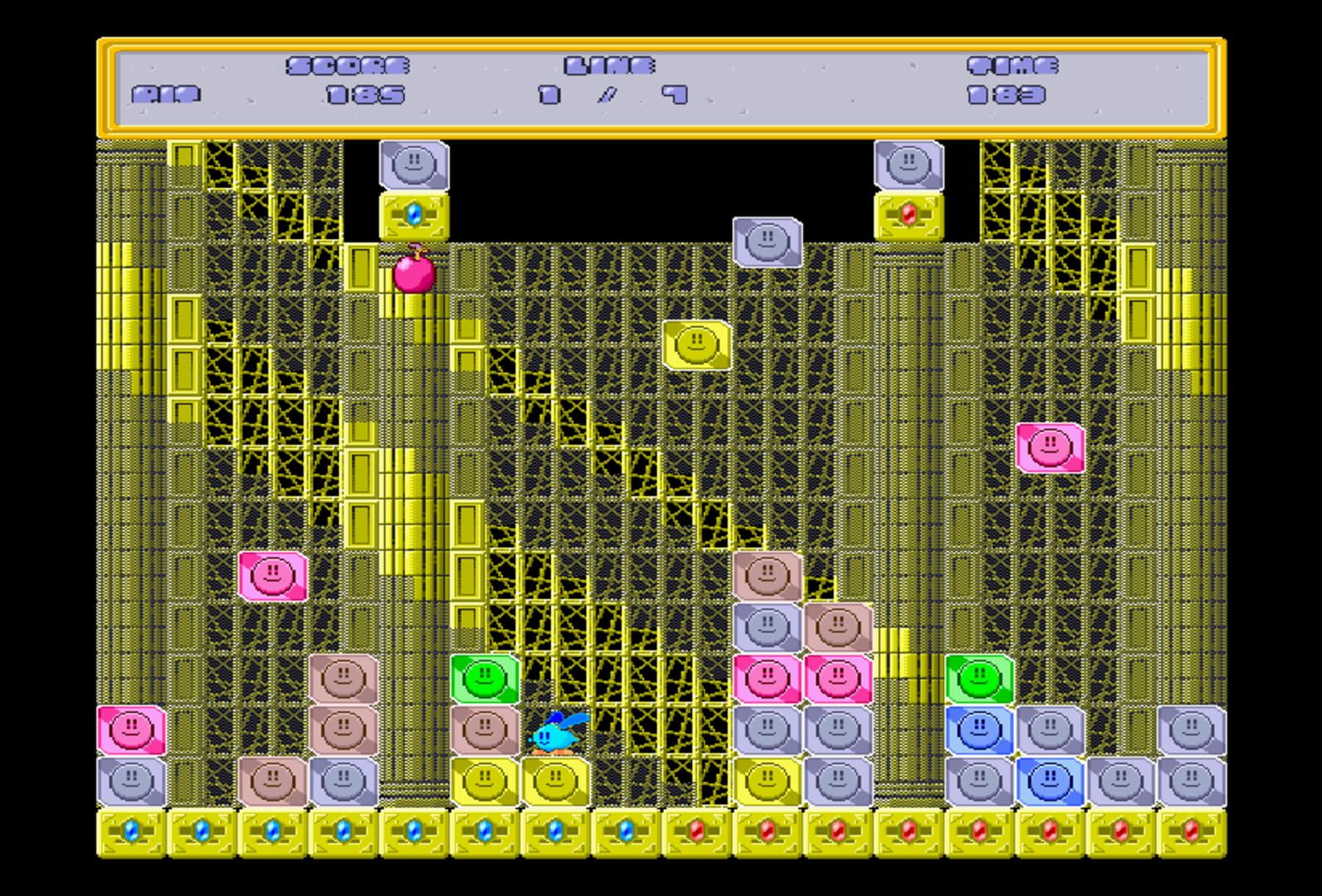Click the upper pink smiley pair in the center stack
Viewport: 1322px width, 896px height.
click(x=768, y=678)
